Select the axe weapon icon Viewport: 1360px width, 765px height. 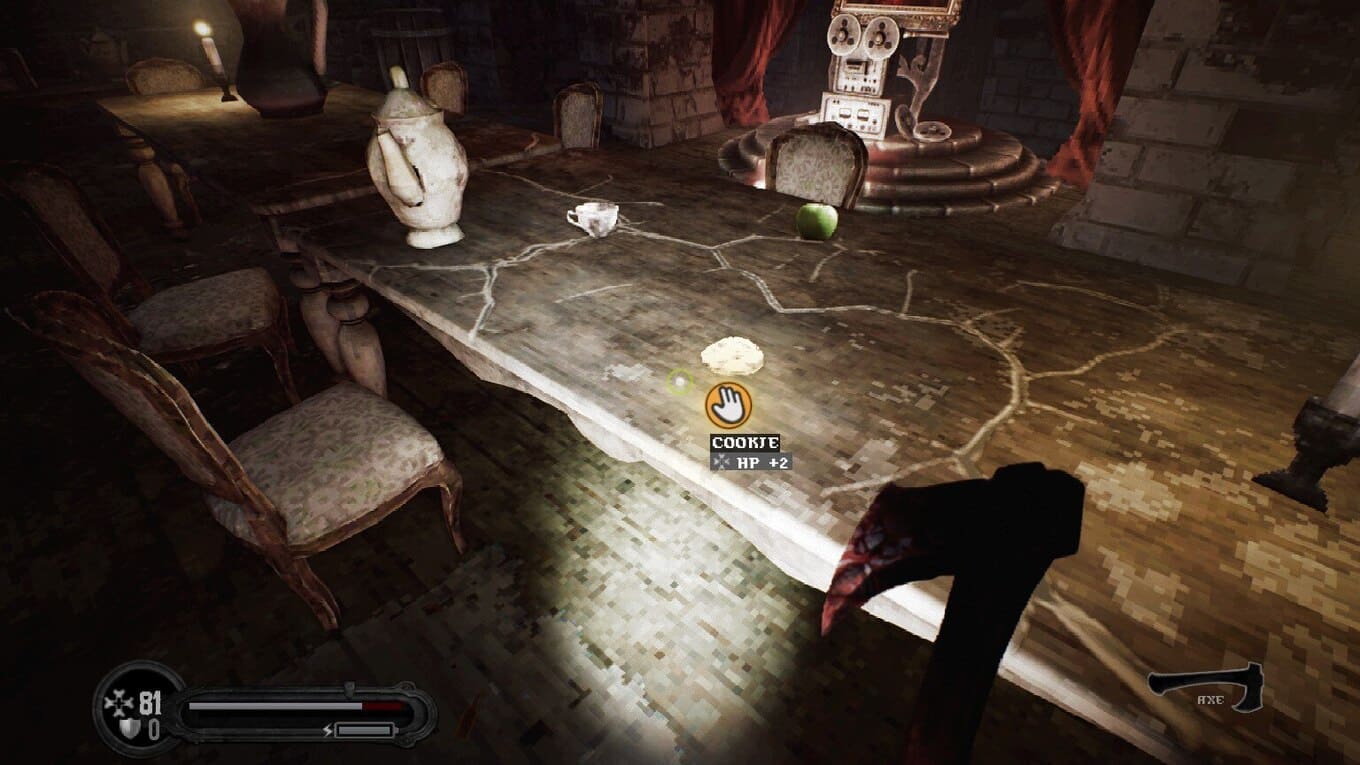[x=1205, y=688]
